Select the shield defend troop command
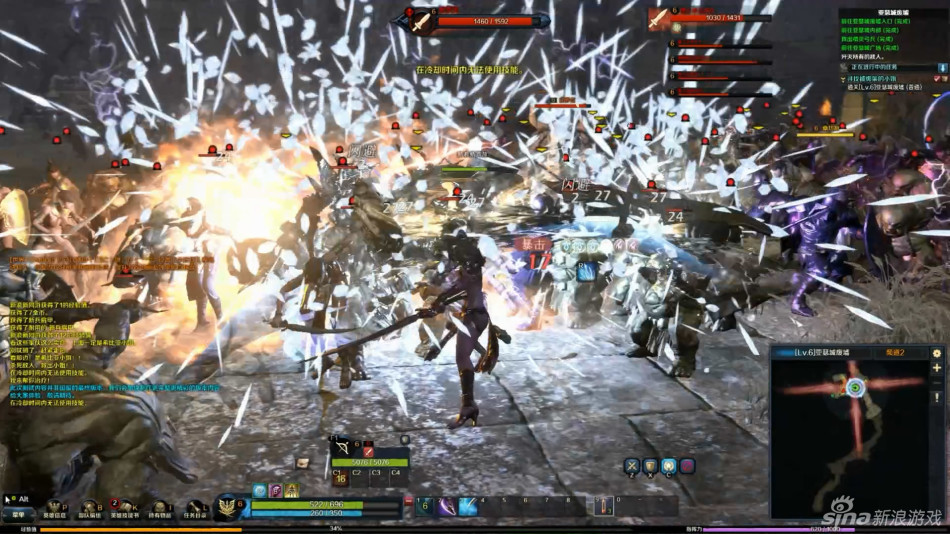This screenshot has height=534, width=950. pyautogui.click(x=650, y=466)
